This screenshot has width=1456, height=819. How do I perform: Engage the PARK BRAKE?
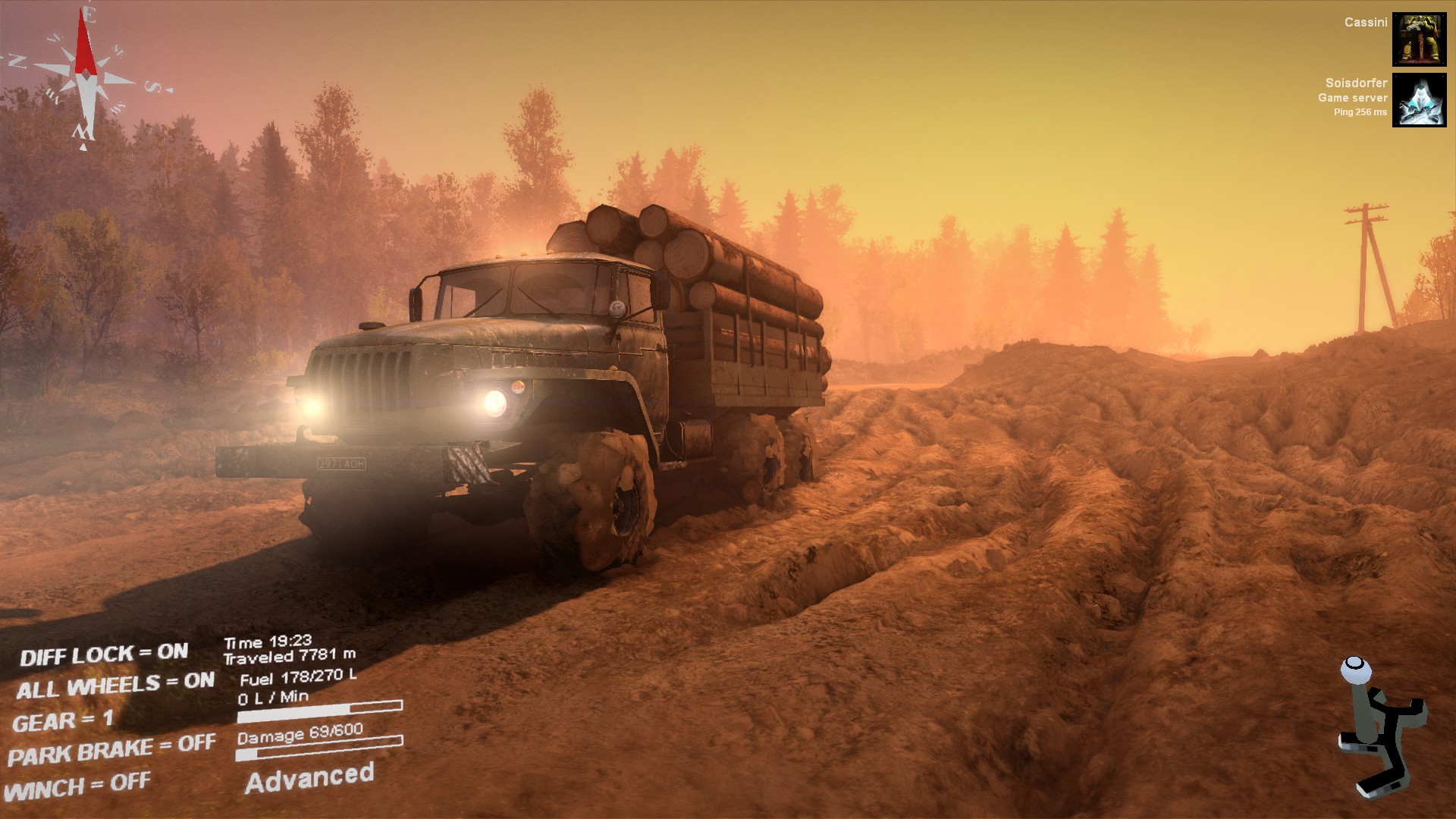click(x=111, y=749)
